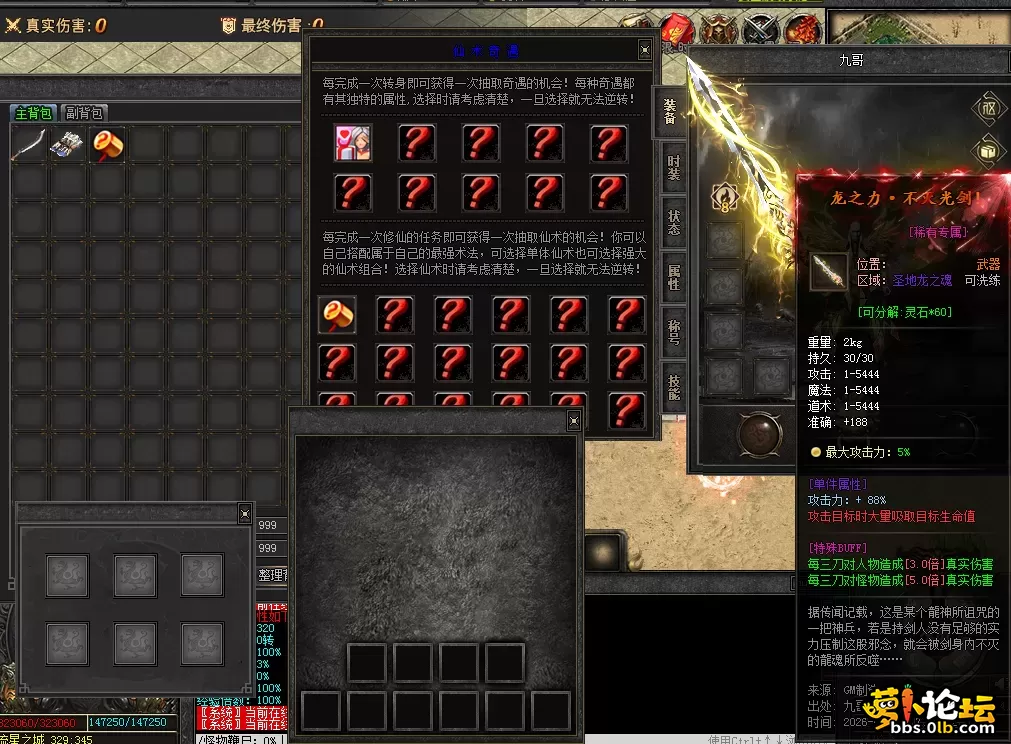
Task: Open the 副背包 secondary bag tab
Action: tap(85, 113)
